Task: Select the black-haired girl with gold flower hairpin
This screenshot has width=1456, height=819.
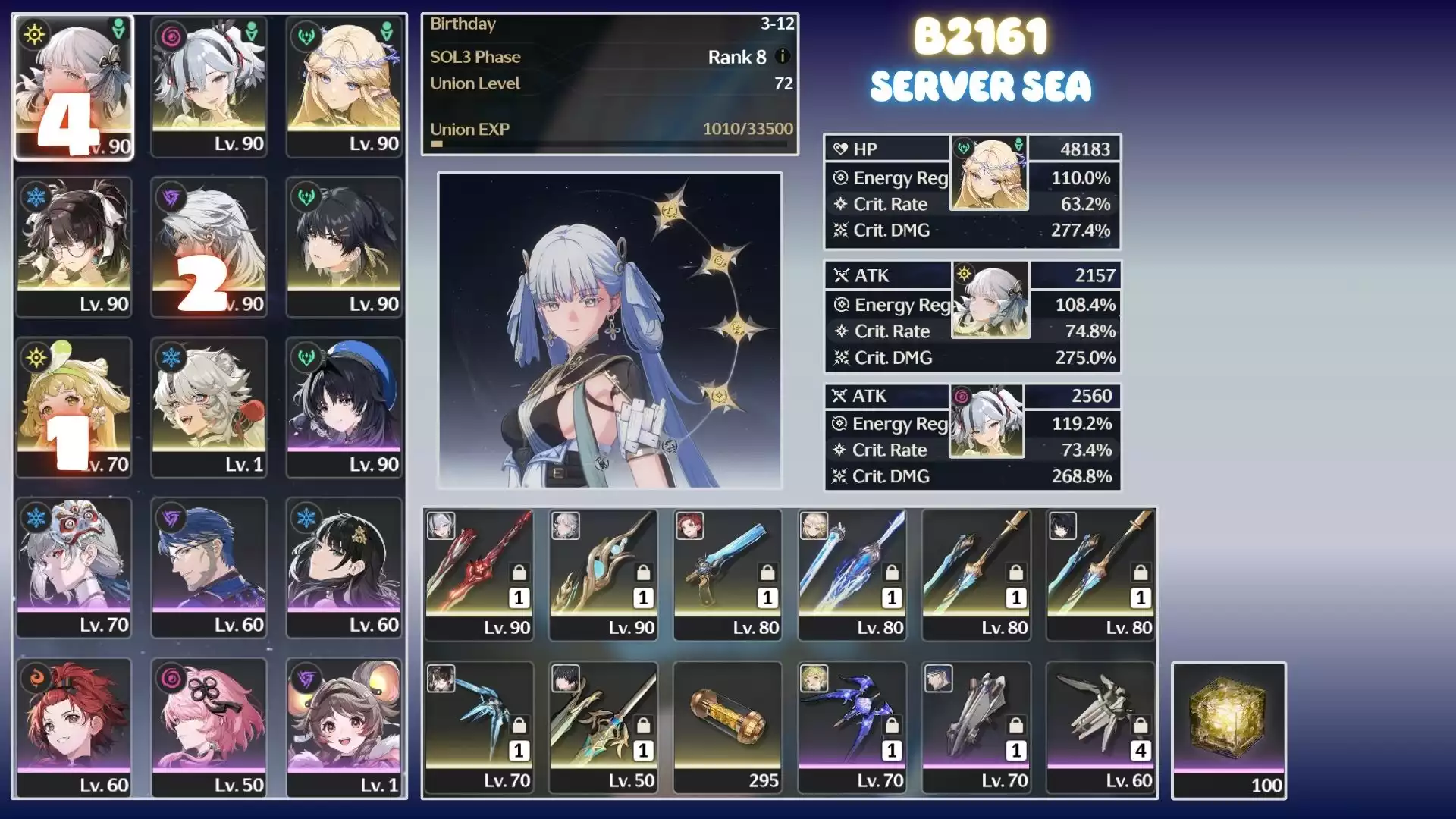Action: (x=344, y=566)
